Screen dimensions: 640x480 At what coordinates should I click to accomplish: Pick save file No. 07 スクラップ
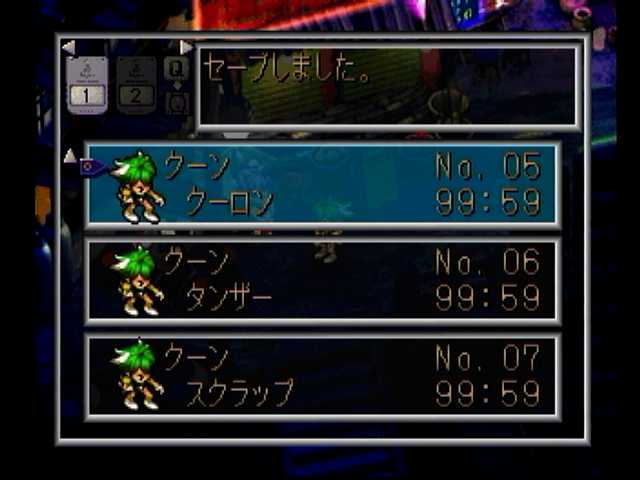323,375
